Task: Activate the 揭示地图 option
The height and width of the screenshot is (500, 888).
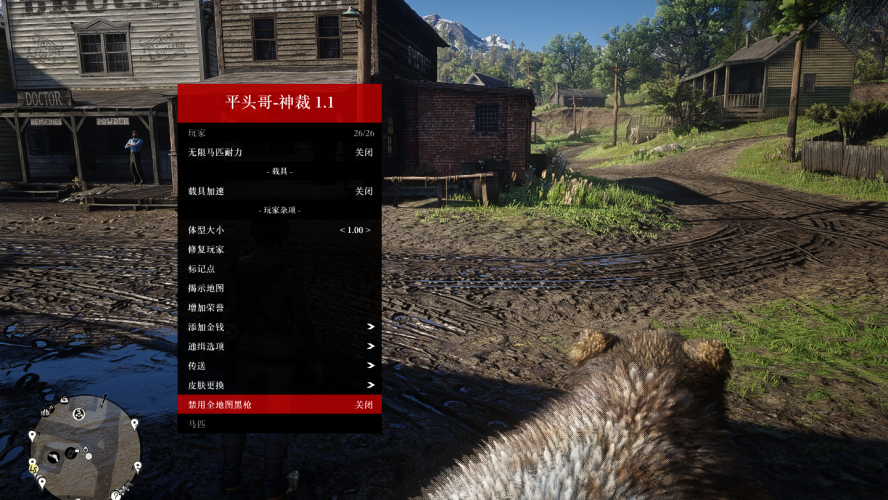Action: point(279,288)
